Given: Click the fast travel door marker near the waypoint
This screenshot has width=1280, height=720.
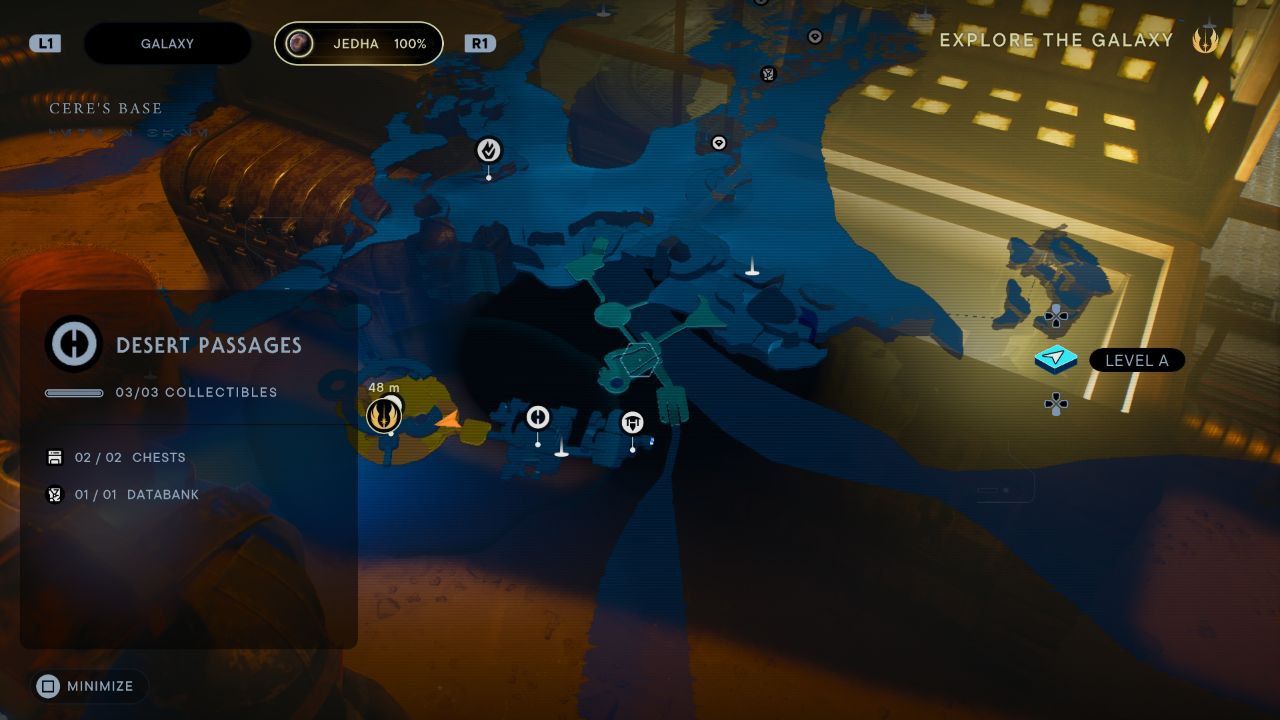Looking at the screenshot, I should [537, 418].
